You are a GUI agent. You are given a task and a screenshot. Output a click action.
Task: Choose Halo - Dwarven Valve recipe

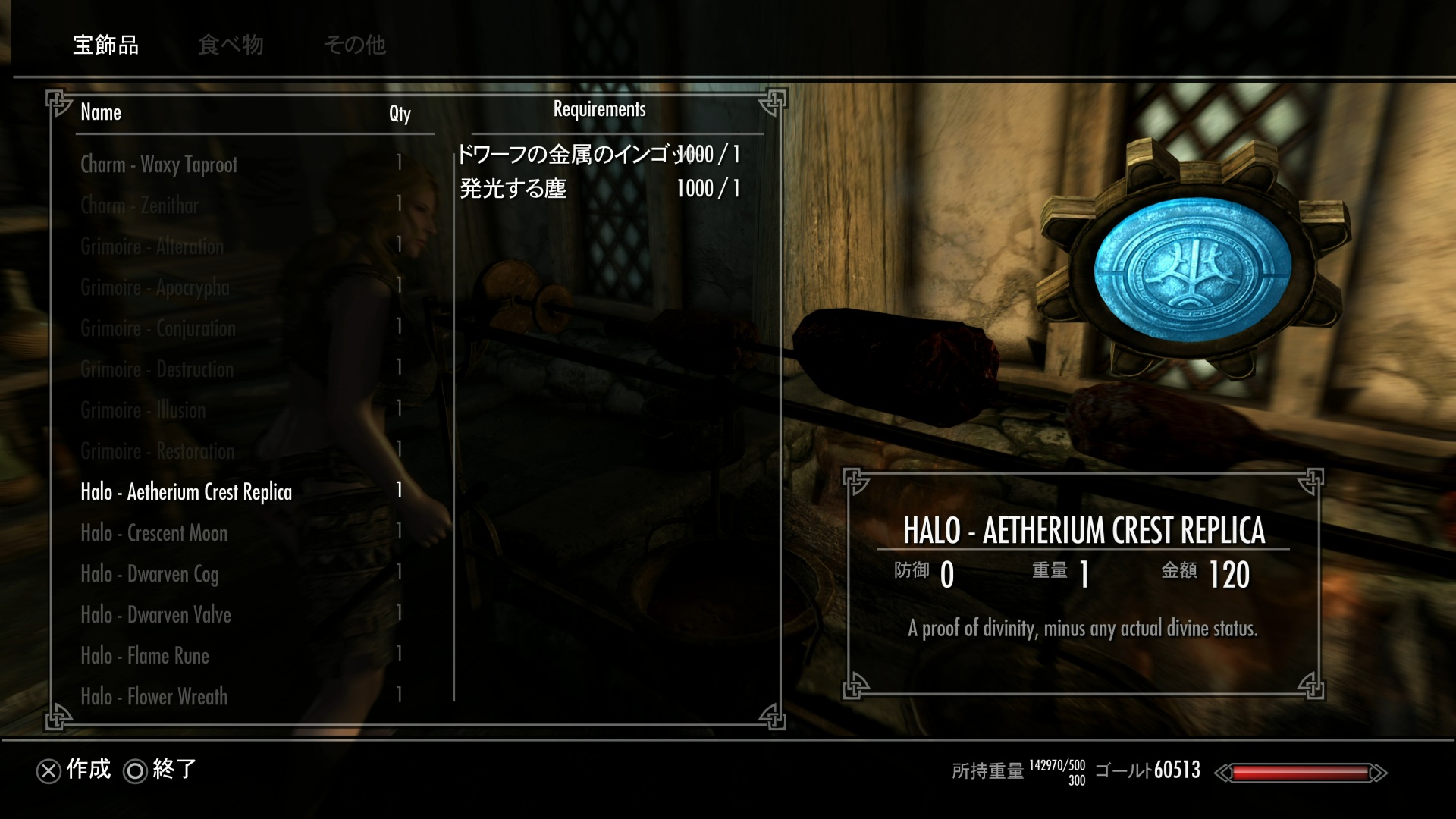coord(155,615)
